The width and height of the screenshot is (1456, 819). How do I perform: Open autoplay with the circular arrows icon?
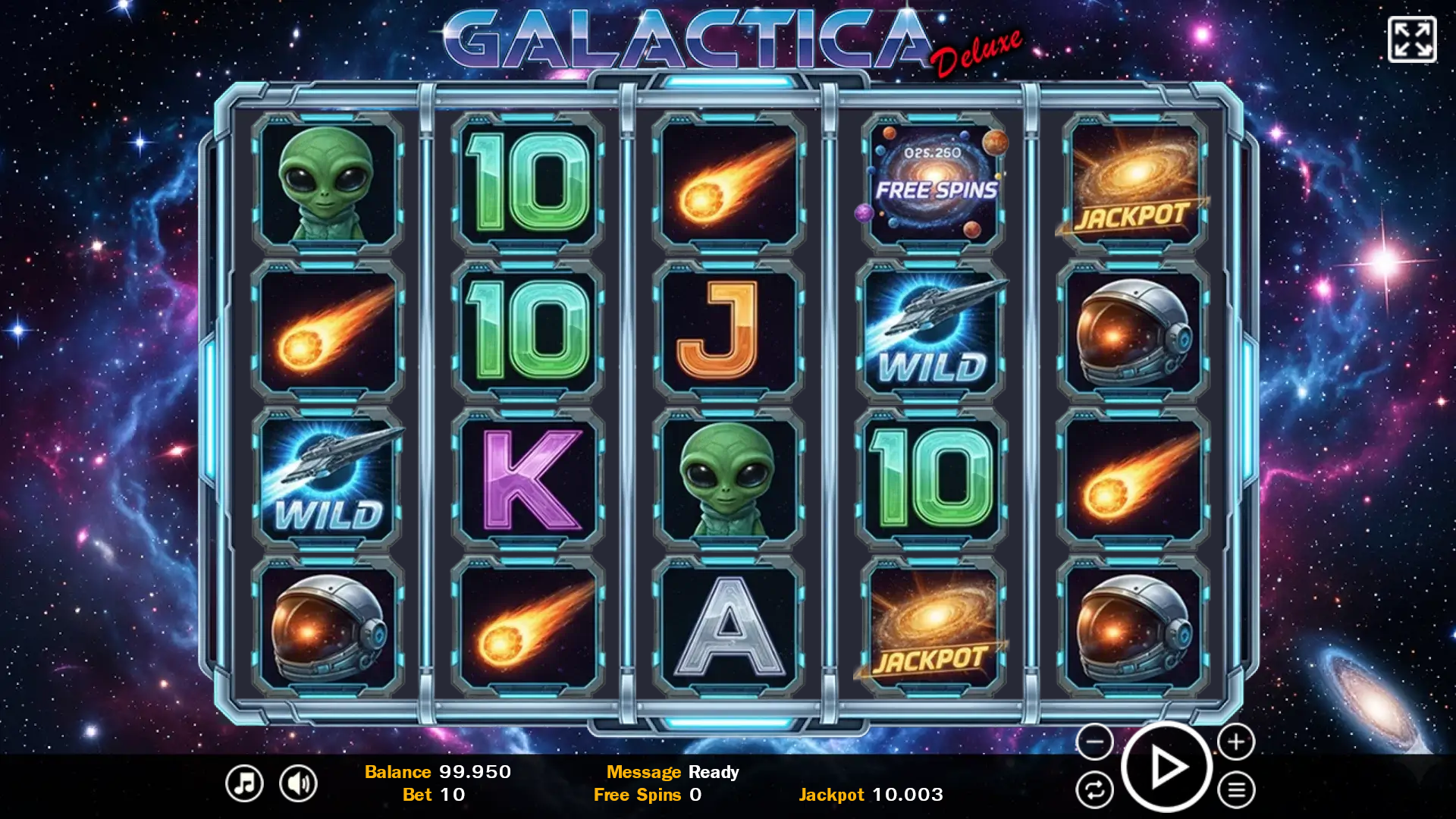tap(1094, 790)
